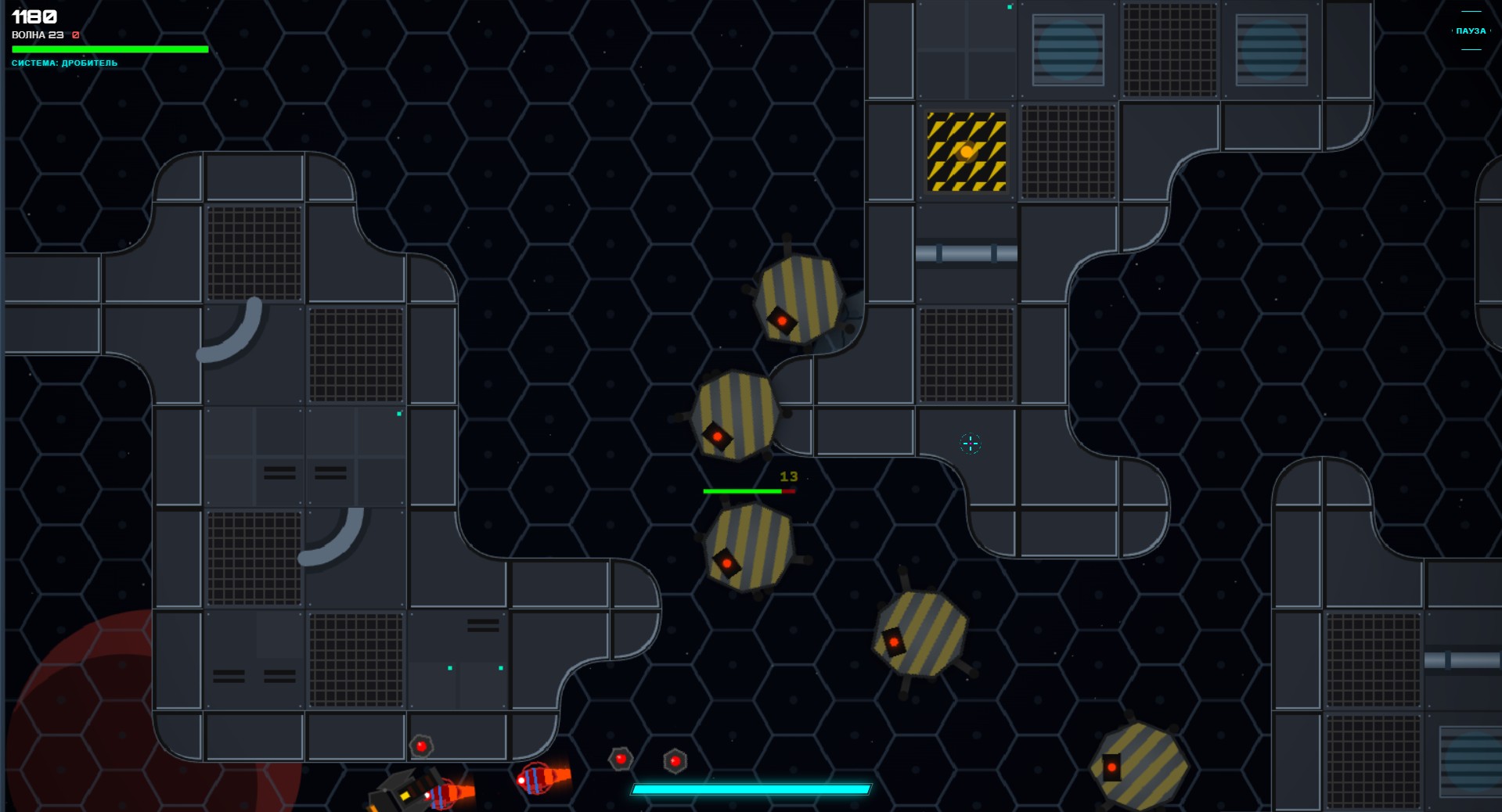This screenshot has width=1502, height=812.
Task: Click the green health bar top-left
Action: (110, 49)
